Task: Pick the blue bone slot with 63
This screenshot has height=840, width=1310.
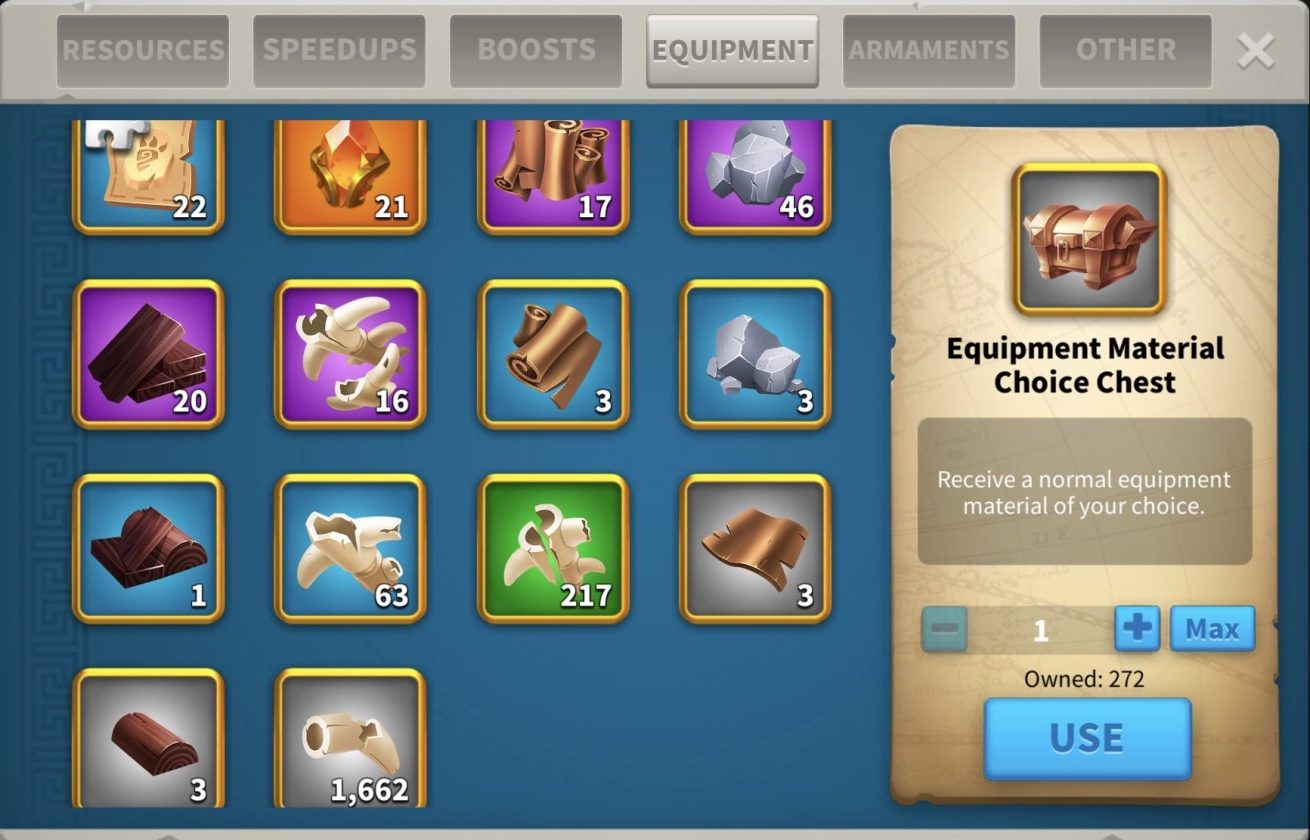Action: click(x=351, y=548)
